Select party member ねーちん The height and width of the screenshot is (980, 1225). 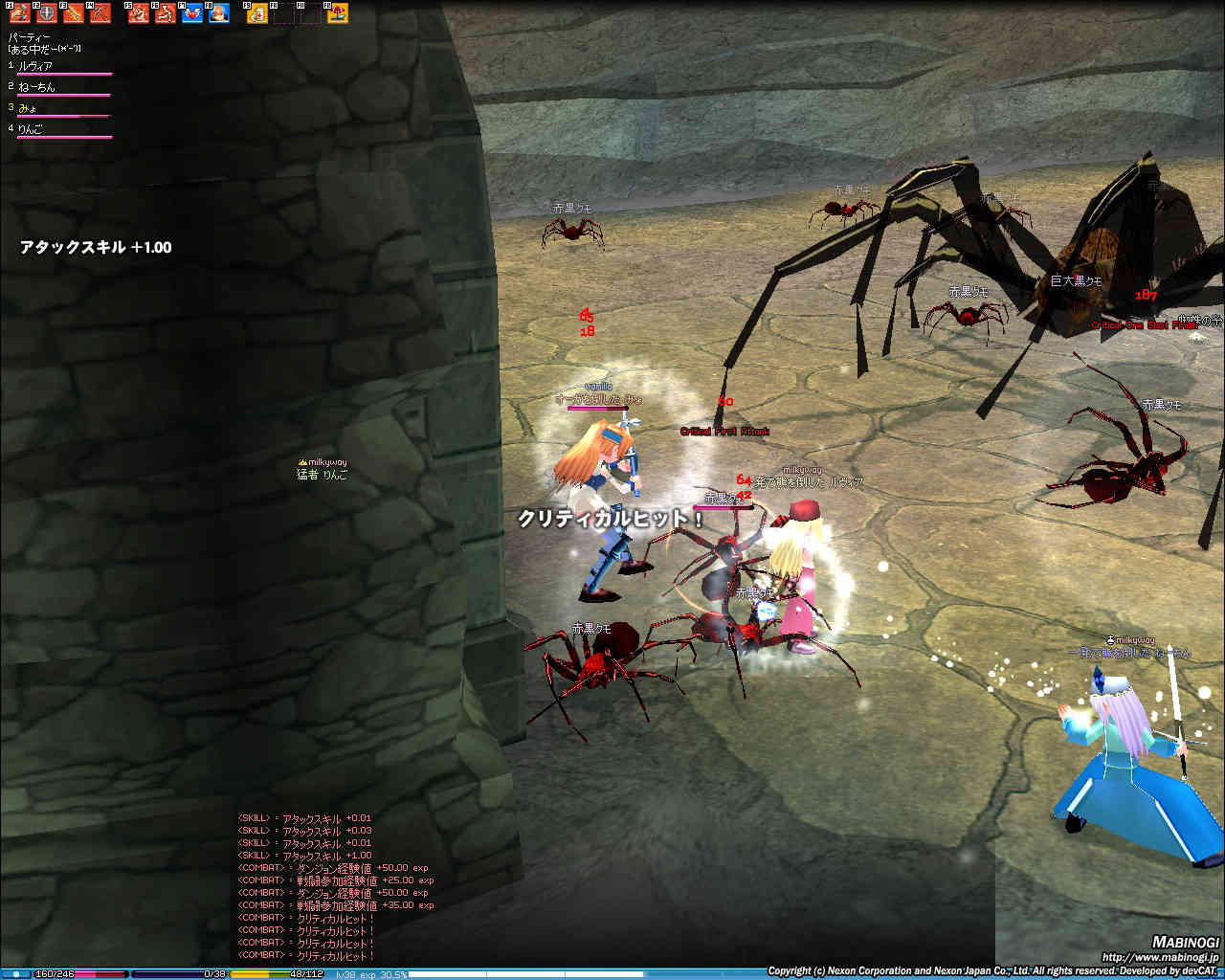coord(36,87)
